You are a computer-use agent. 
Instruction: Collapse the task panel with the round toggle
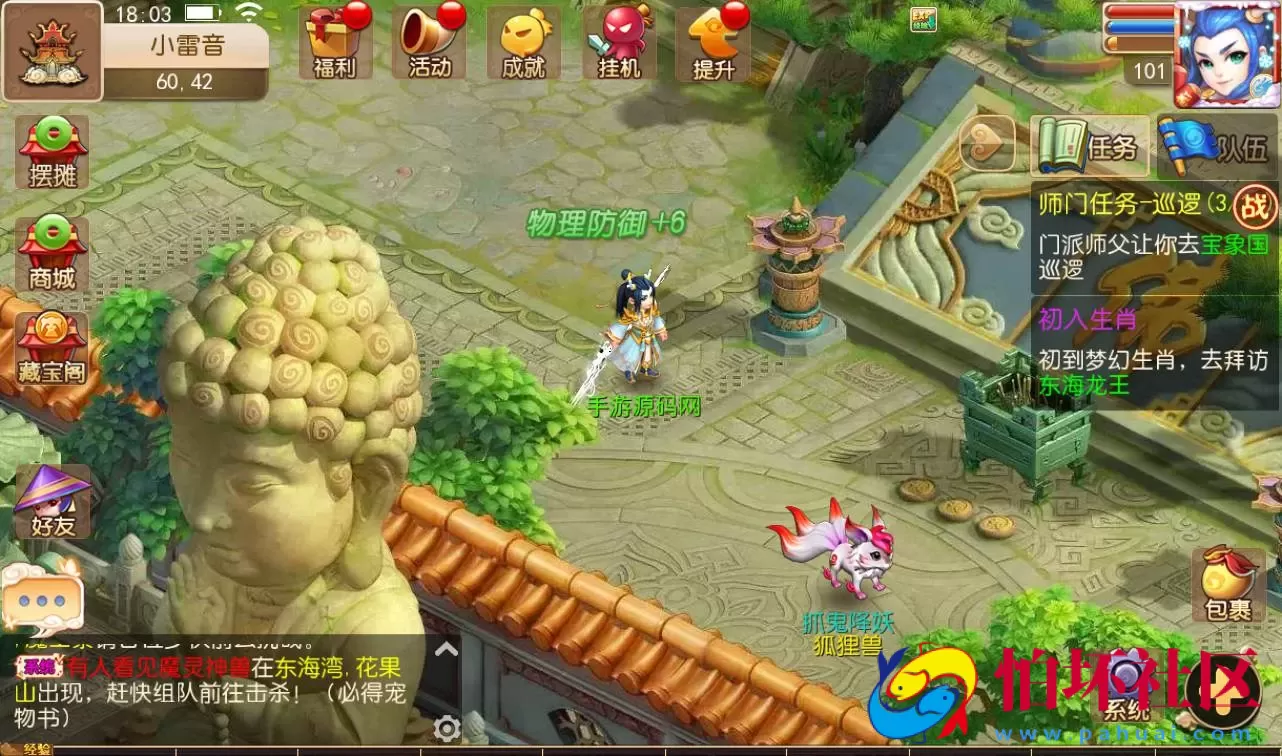[988, 144]
